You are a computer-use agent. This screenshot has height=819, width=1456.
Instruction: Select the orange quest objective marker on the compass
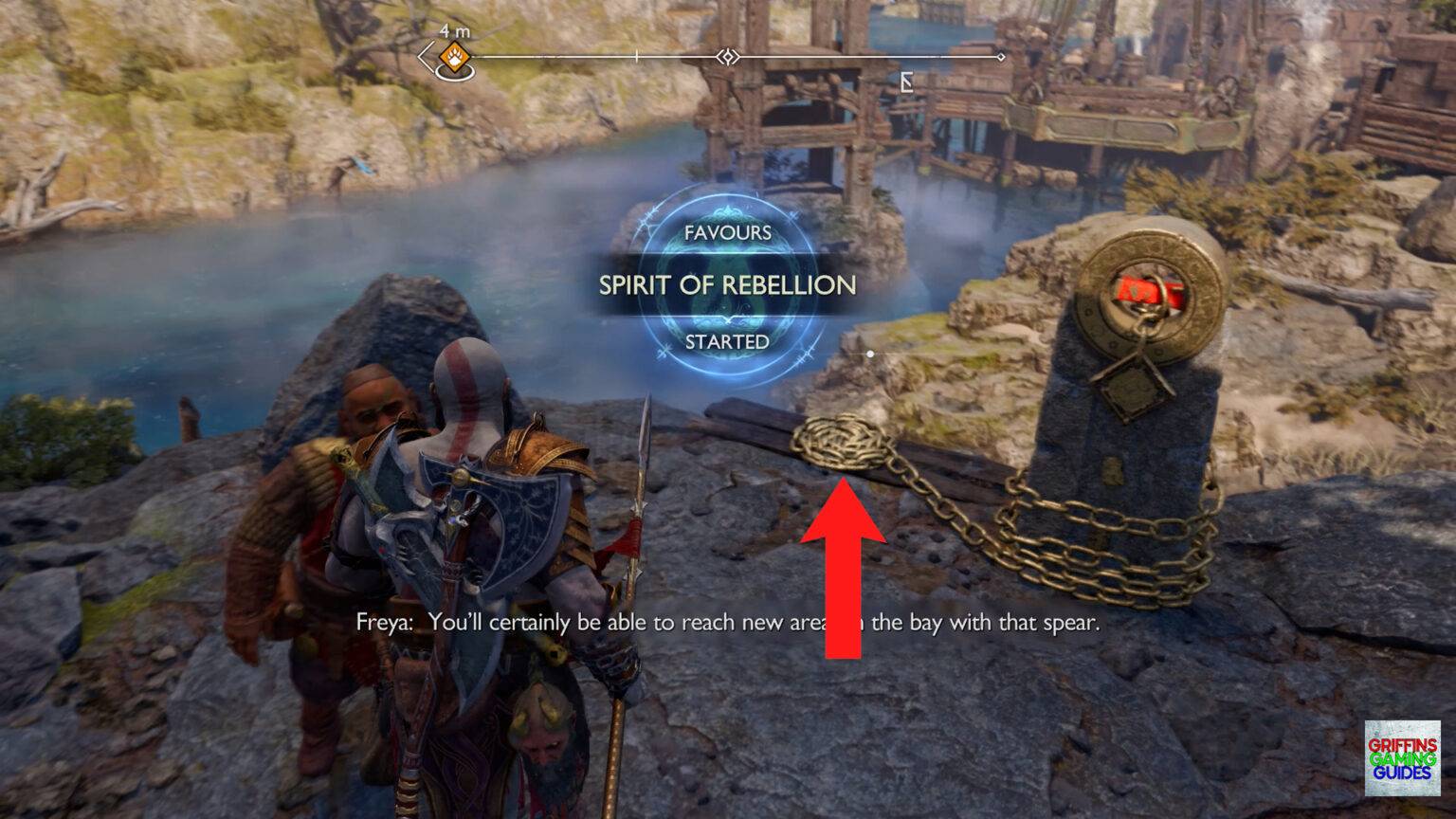pyautogui.click(x=455, y=57)
